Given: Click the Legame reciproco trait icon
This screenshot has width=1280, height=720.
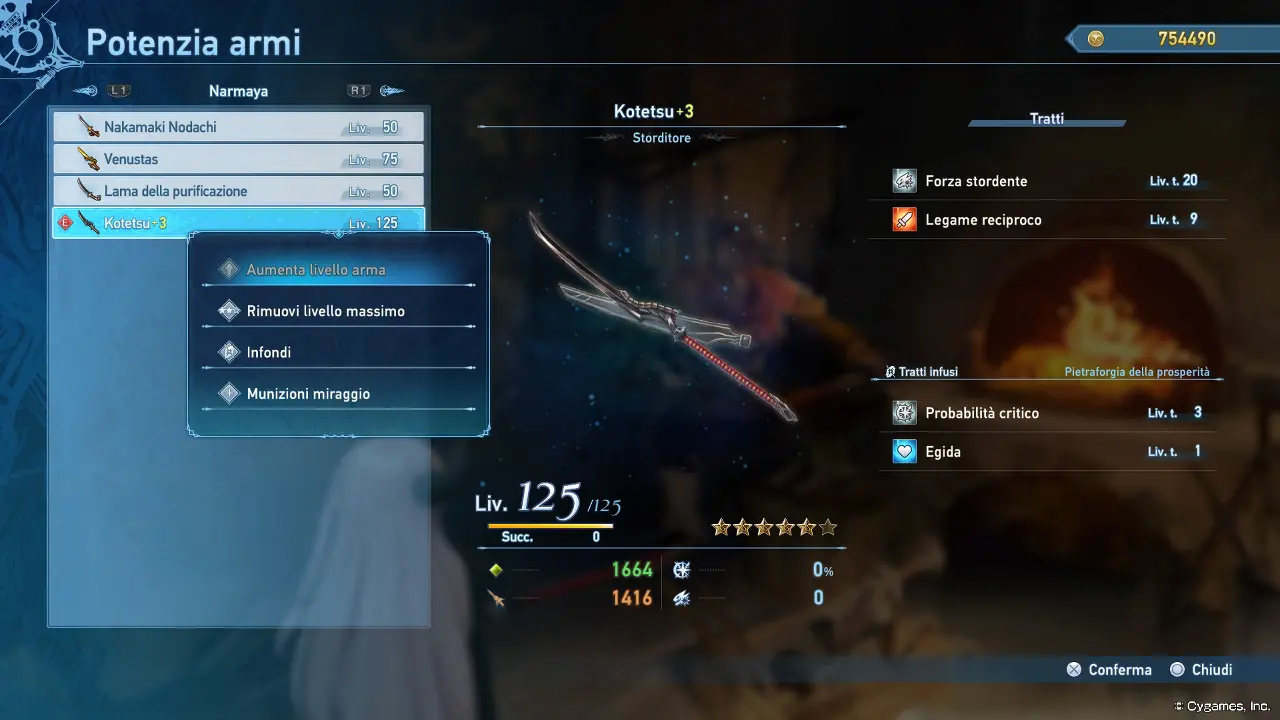Looking at the screenshot, I should 905,218.
